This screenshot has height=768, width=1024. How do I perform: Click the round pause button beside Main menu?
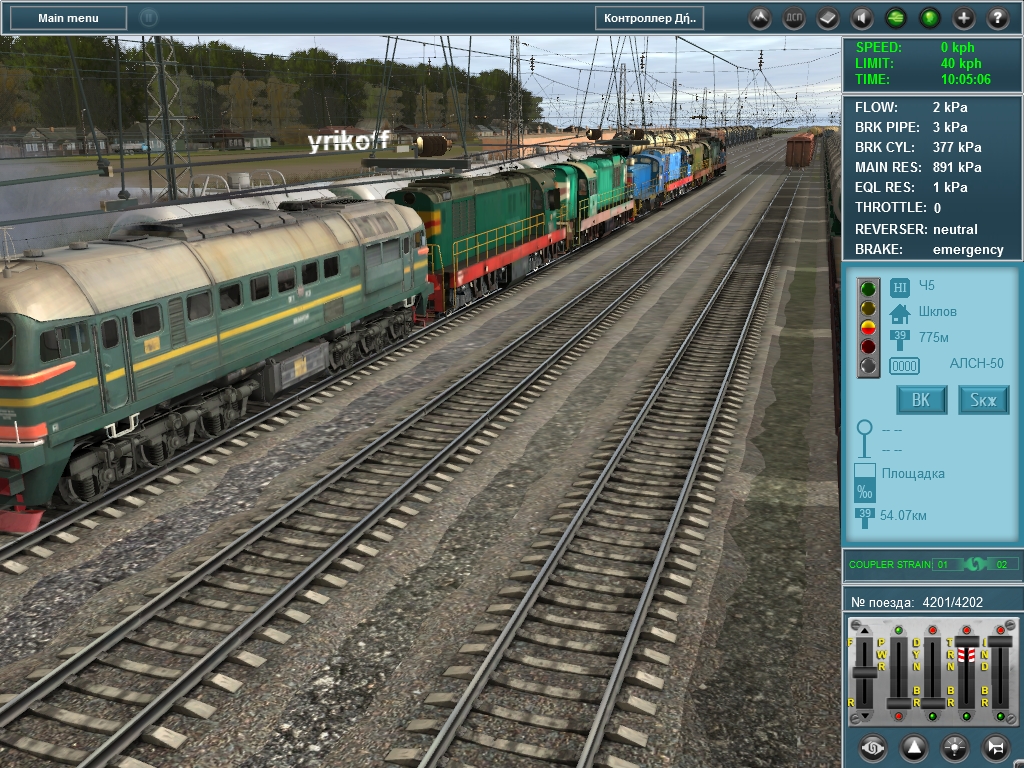click(x=148, y=18)
